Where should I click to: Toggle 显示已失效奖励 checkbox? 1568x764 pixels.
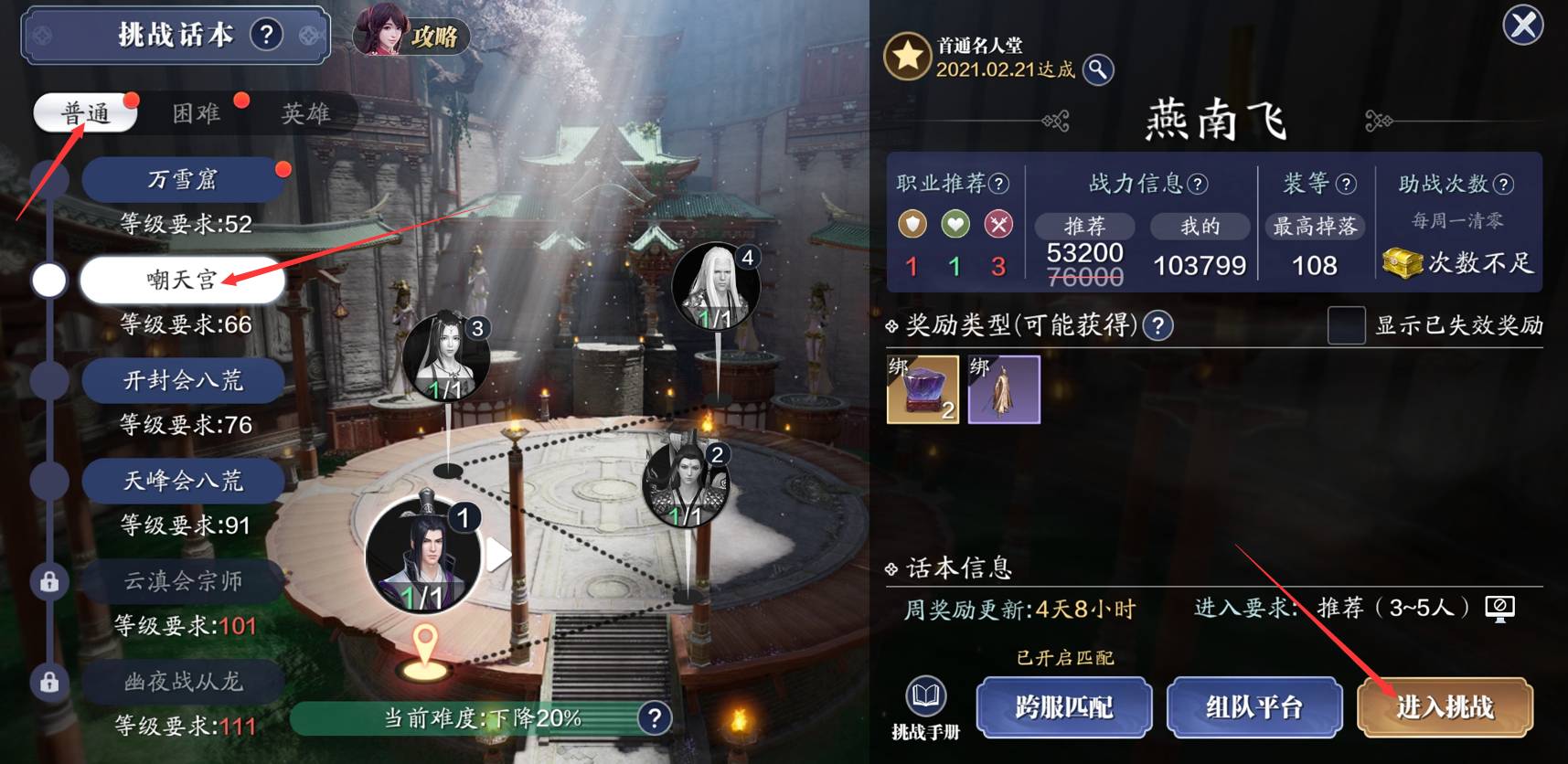click(x=1346, y=325)
